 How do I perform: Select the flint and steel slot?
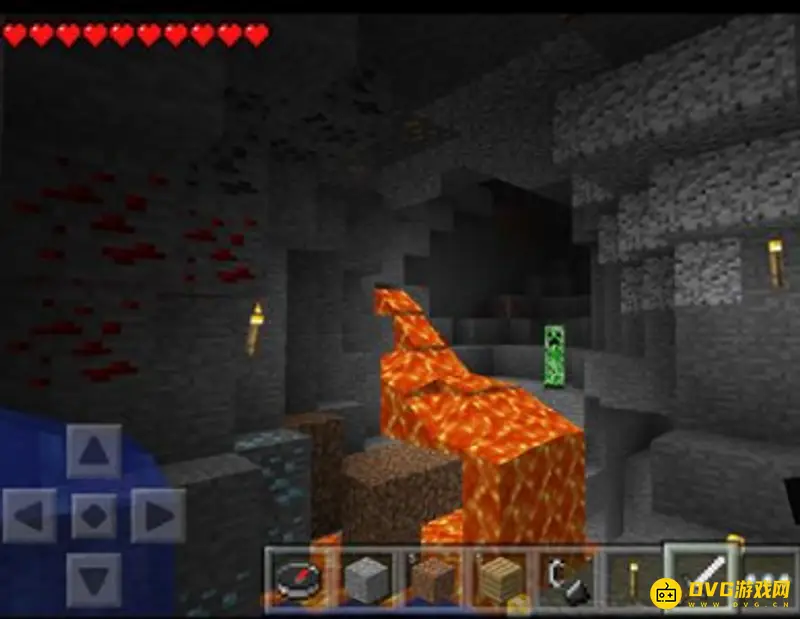(x=565, y=577)
